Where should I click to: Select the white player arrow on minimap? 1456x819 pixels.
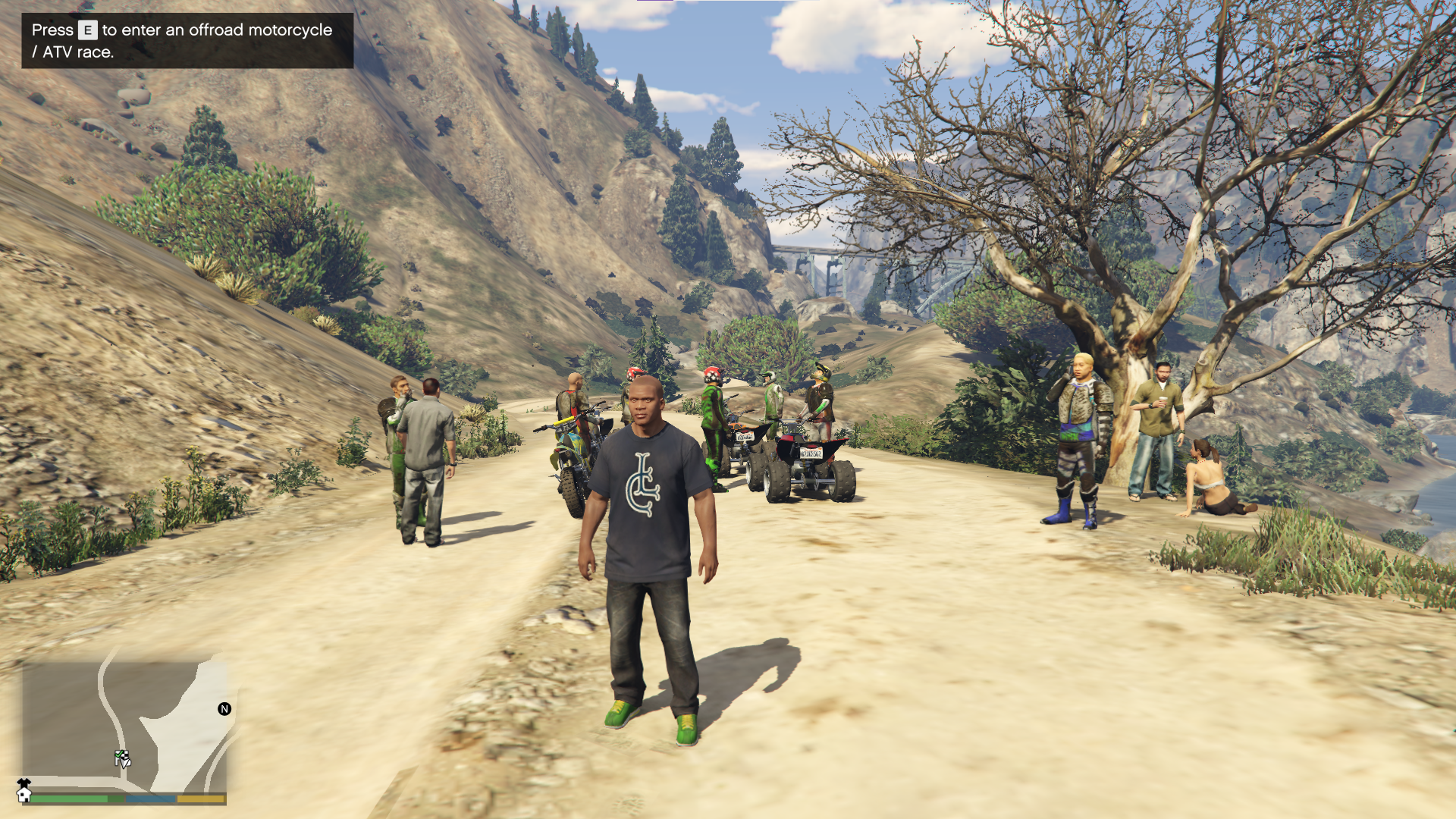pyautogui.click(x=126, y=763)
